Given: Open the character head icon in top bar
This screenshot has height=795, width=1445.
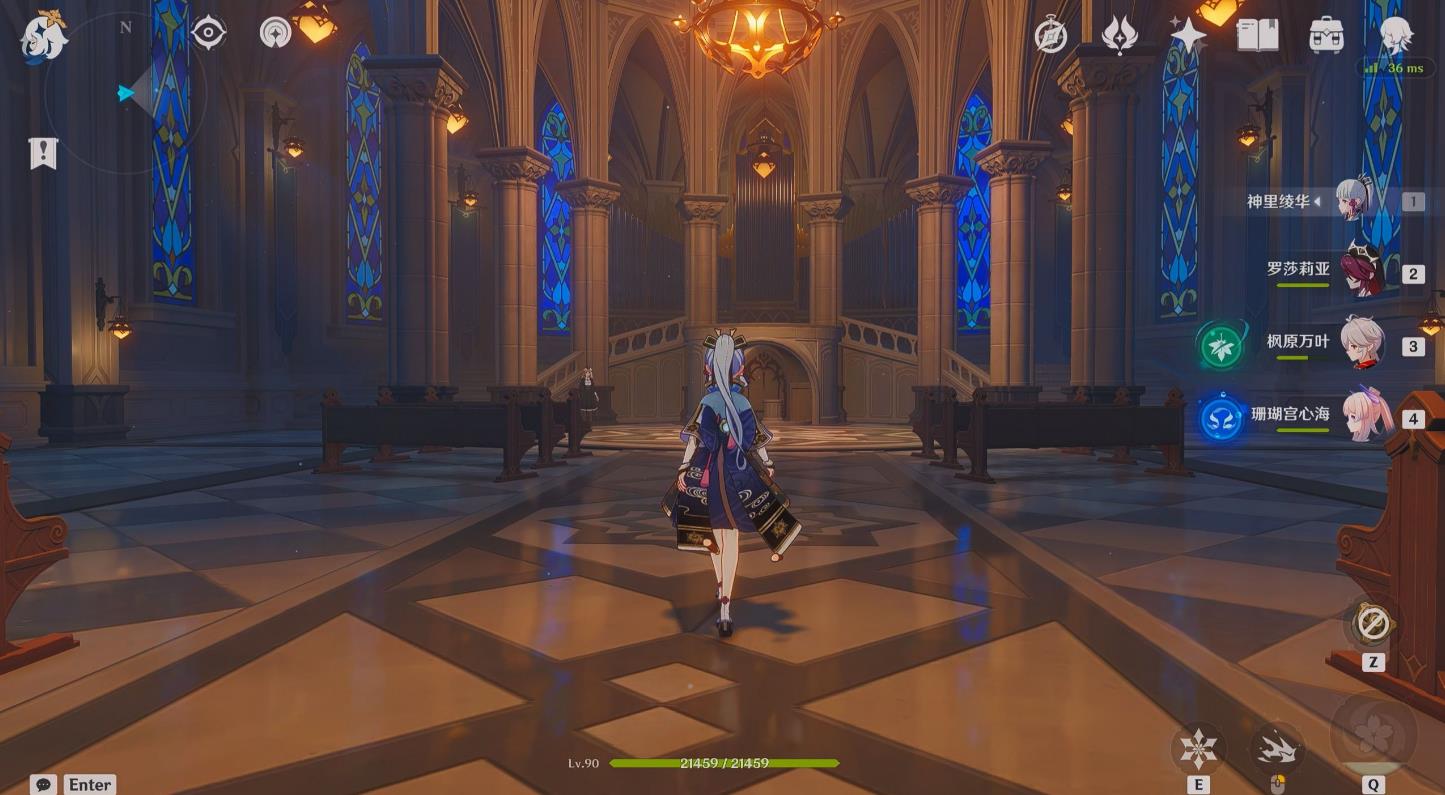Looking at the screenshot, I should (x=1395, y=35).
